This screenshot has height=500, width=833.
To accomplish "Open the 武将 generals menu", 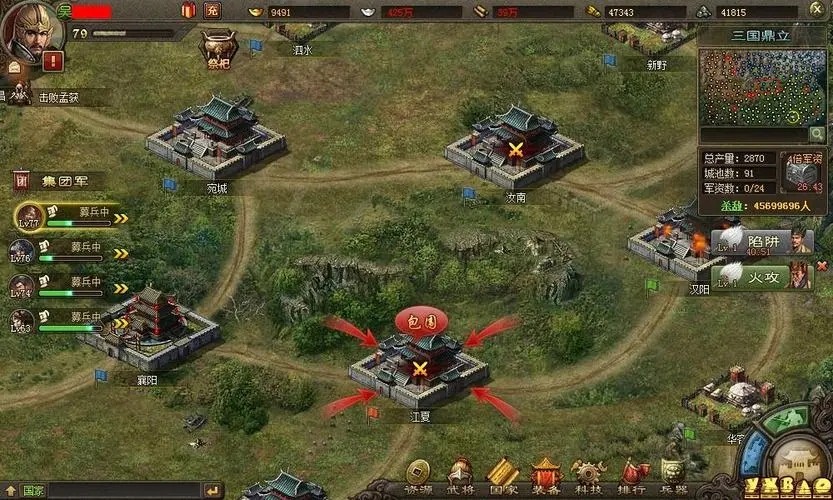I will coord(459,475).
